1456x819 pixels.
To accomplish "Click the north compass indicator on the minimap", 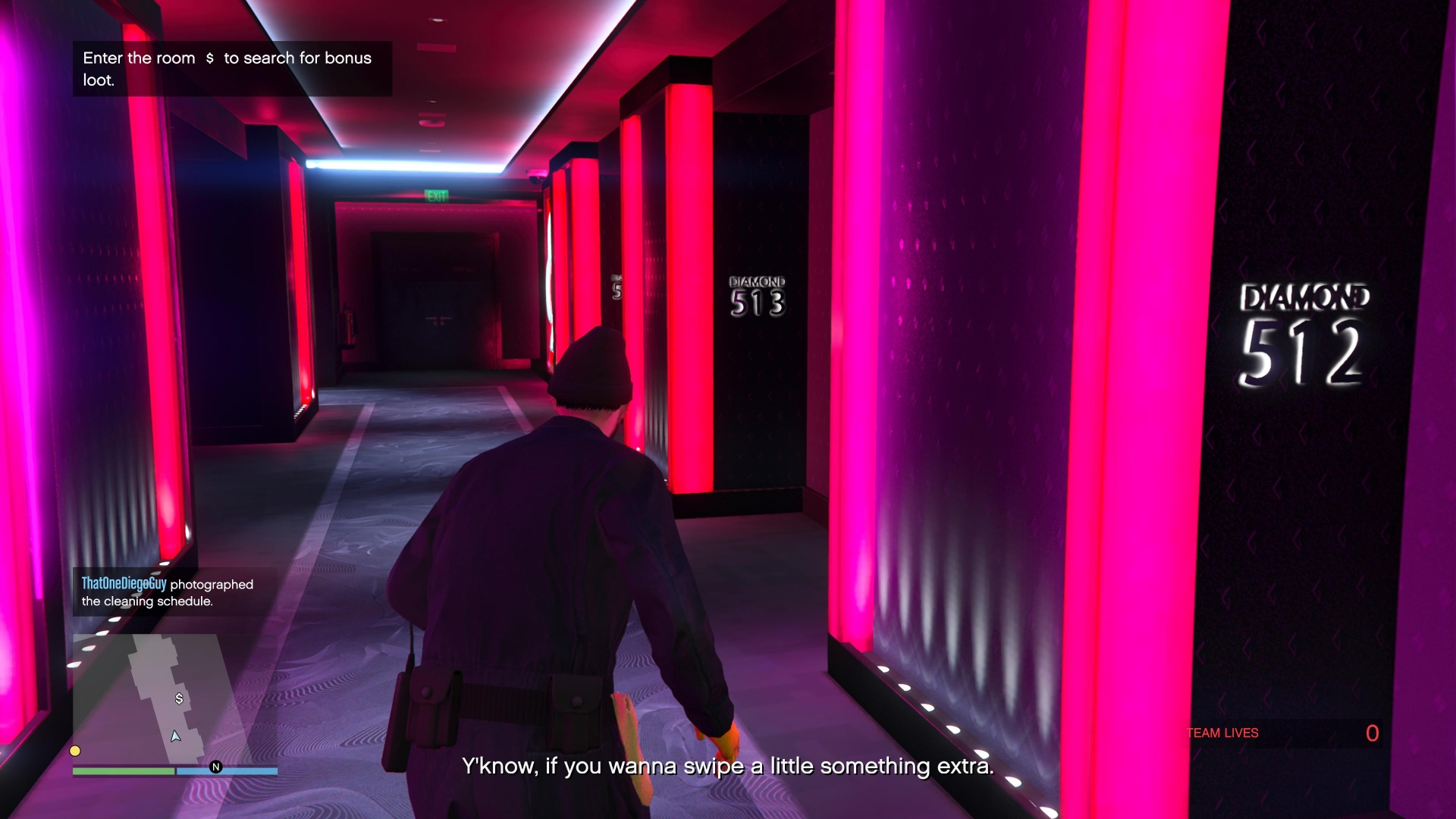I will 217,767.
